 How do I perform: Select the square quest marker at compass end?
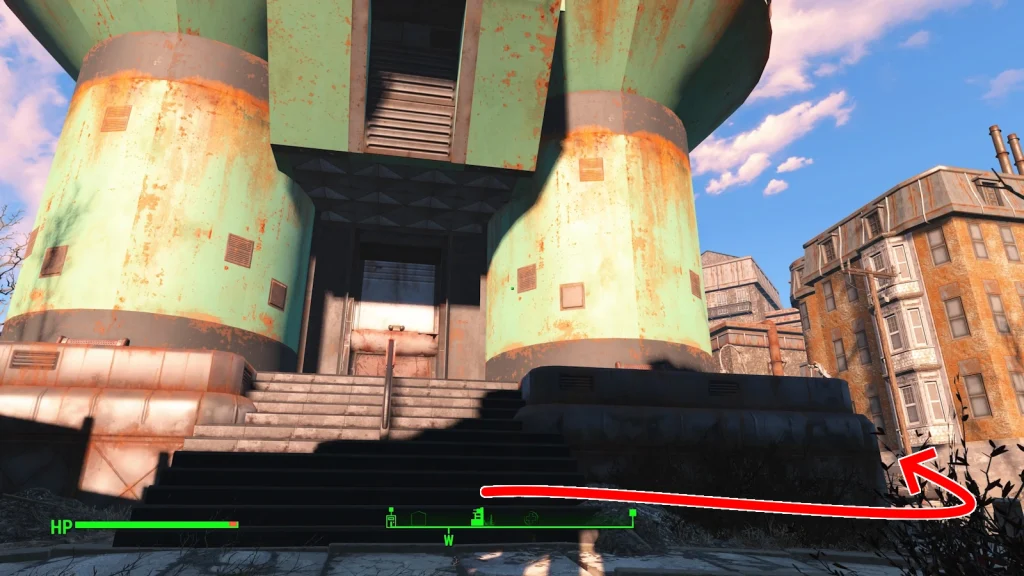pyautogui.click(x=632, y=513)
